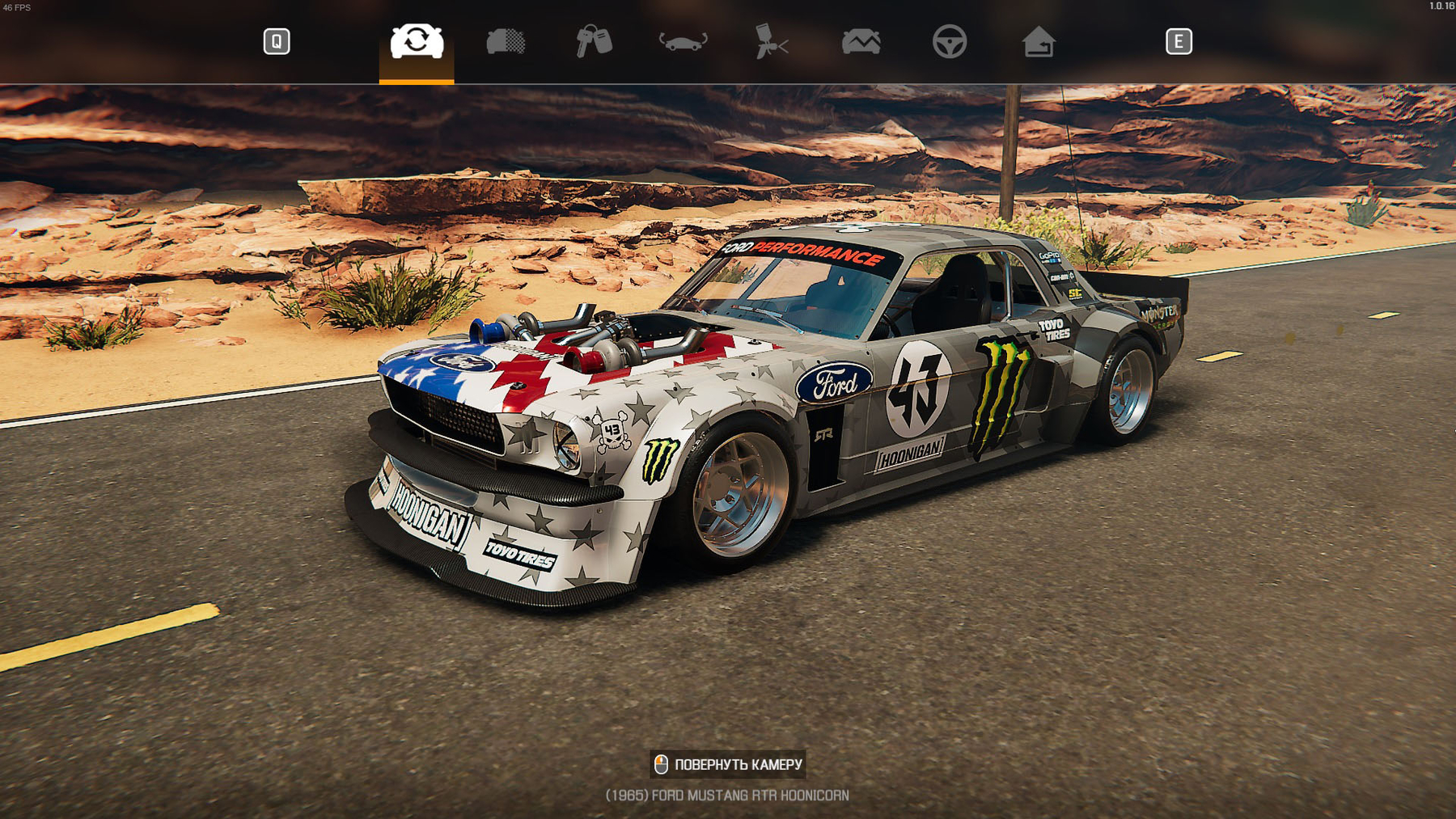The width and height of the screenshot is (1456, 819).
Task: Select the car swap tab with circular arrows
Action: tap(417, 41)
